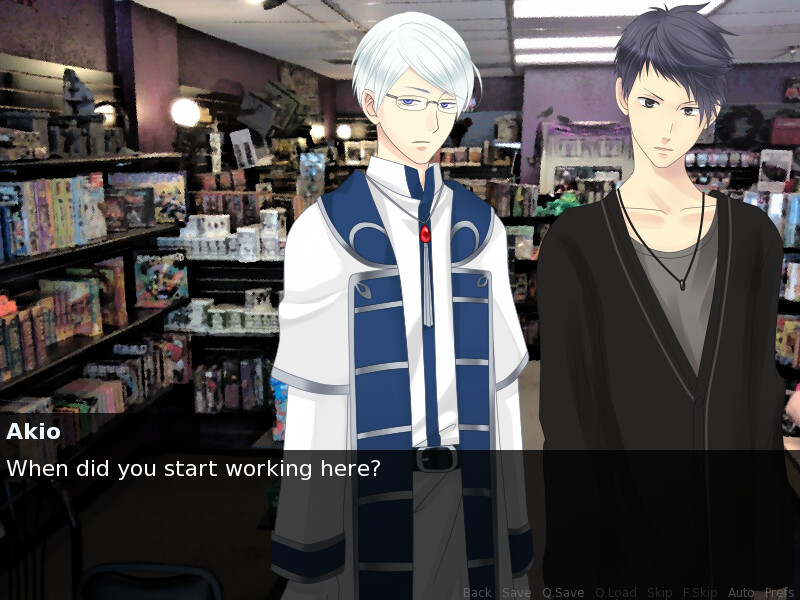Go back one dialogue line with Back
The image size is (800, 600).
click(477, 593)
